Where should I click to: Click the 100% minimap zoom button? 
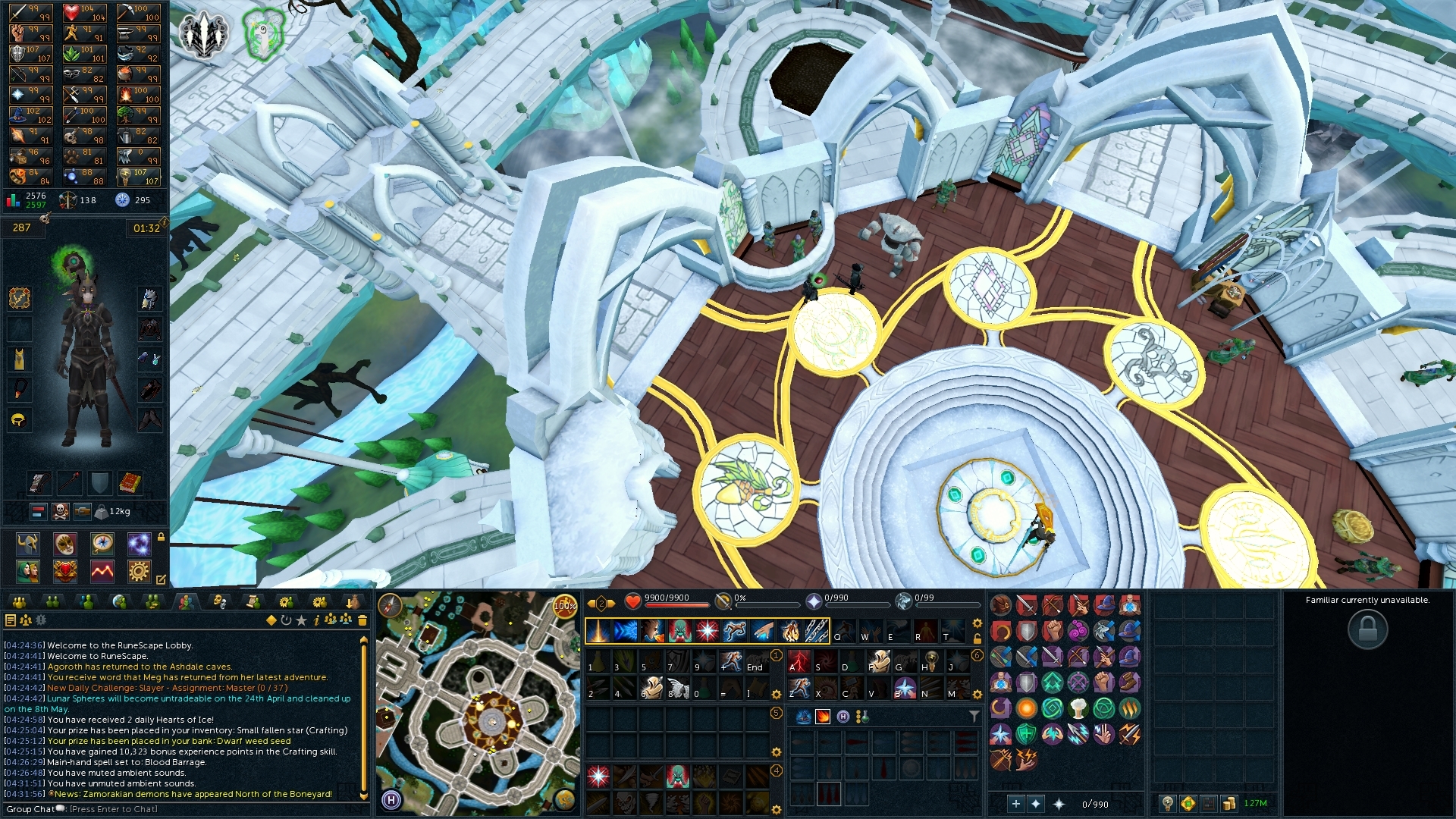click(x=564, y=605)
